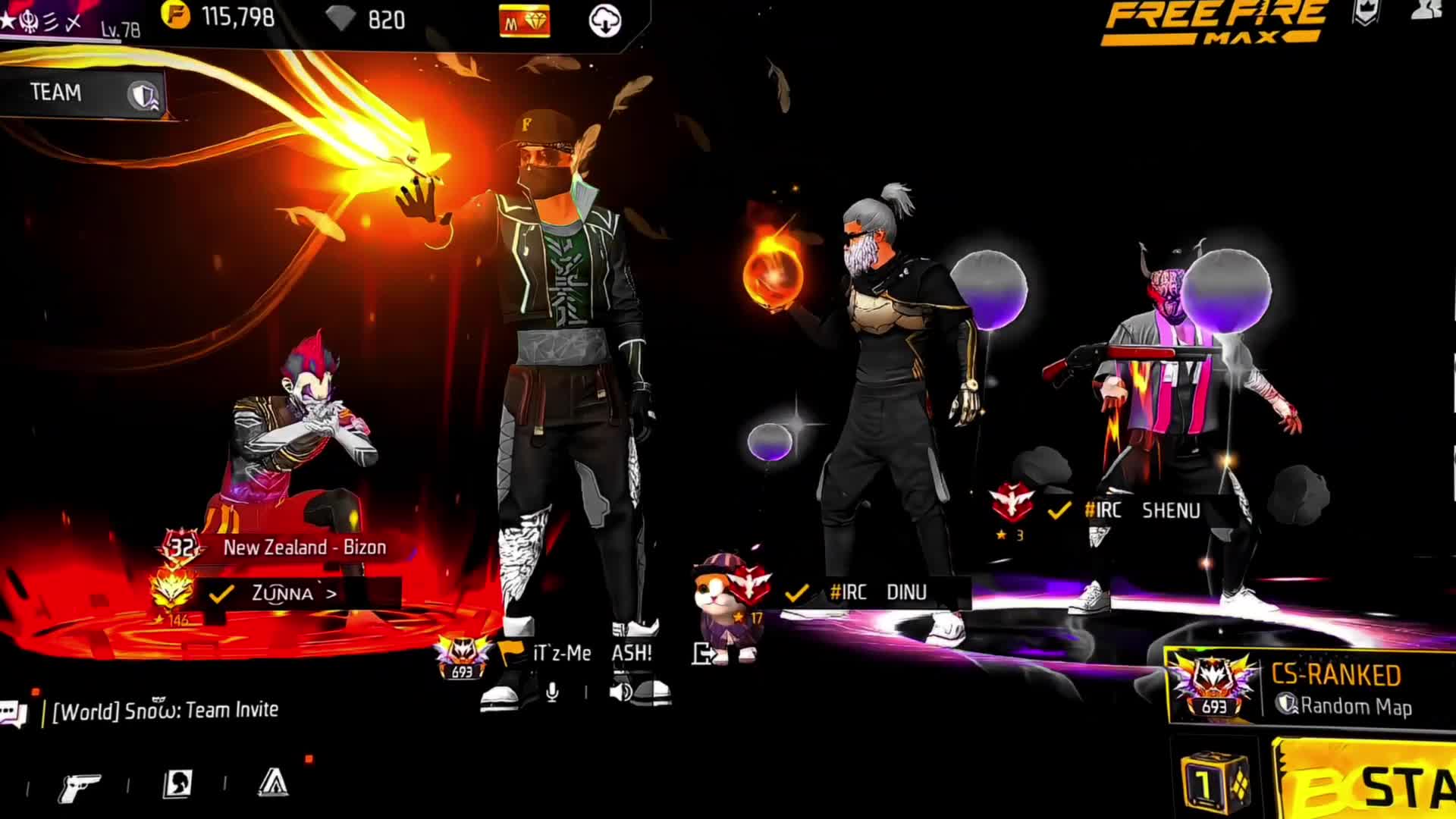The image size is (1456, 819).
Task: Select teammate #IRC SHENU name tag
Action: click(x=1141, y=510)
